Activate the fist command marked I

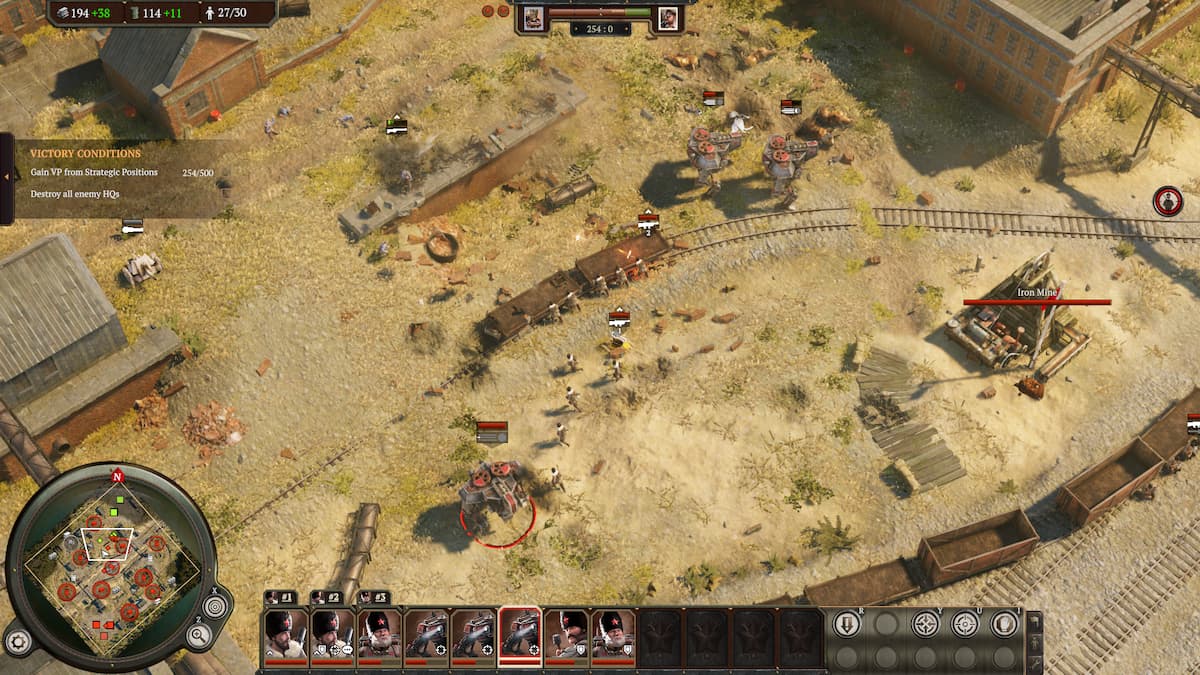coord(1003,624)
